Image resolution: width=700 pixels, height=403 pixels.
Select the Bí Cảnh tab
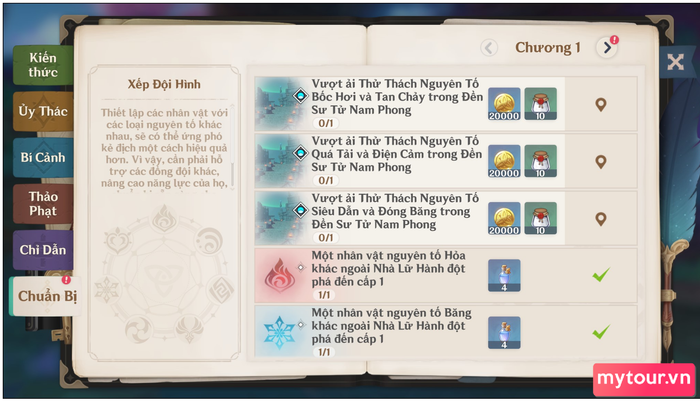[x=43, y=157]
